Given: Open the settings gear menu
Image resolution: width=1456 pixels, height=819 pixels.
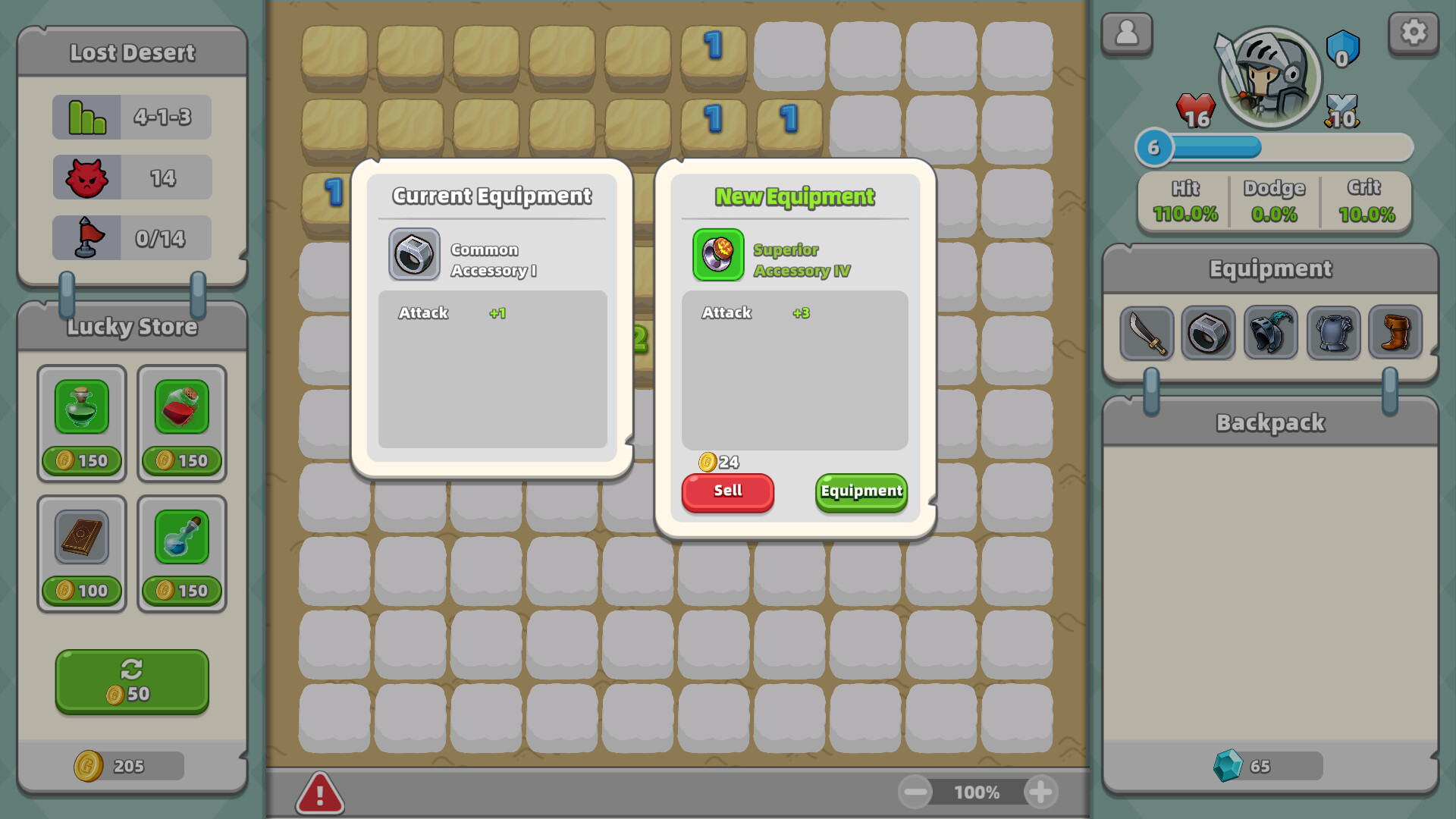Looking at the screenshot, I should click(x=1414, y=33).
